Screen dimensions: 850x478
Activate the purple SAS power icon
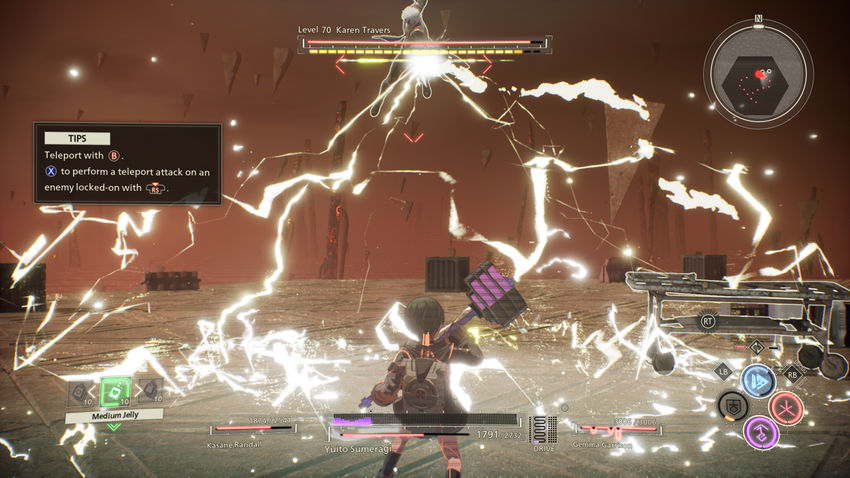pyautogui.click(x=760, y=432)
